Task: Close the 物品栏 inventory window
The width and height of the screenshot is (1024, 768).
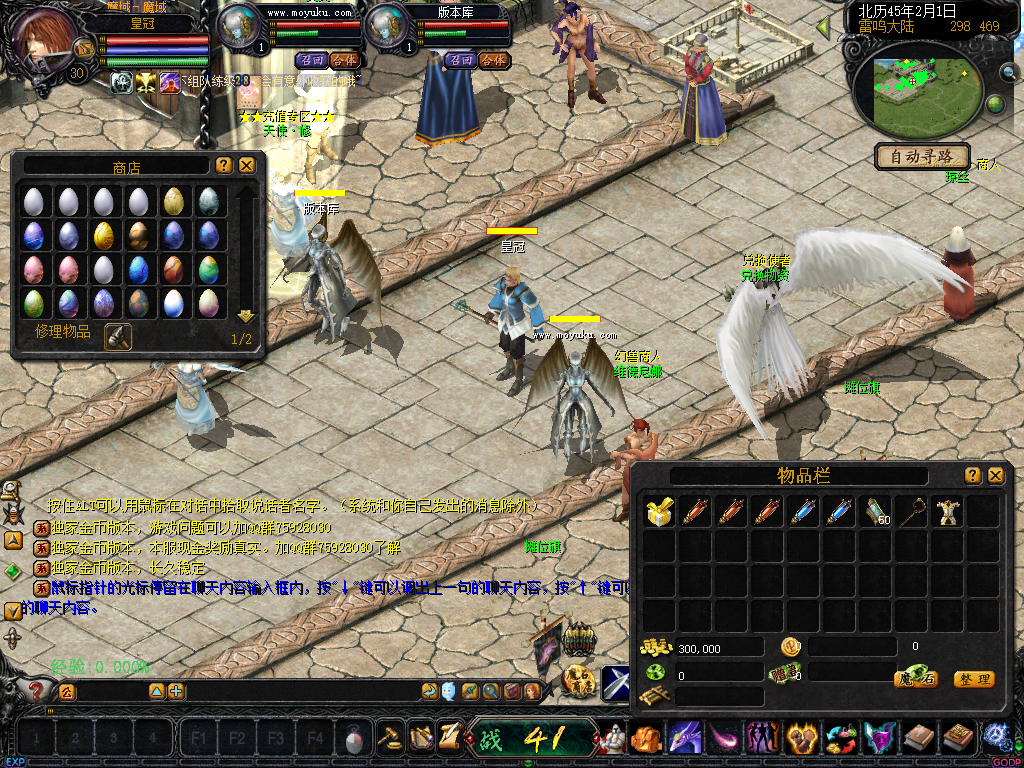Action: (995, 476)
